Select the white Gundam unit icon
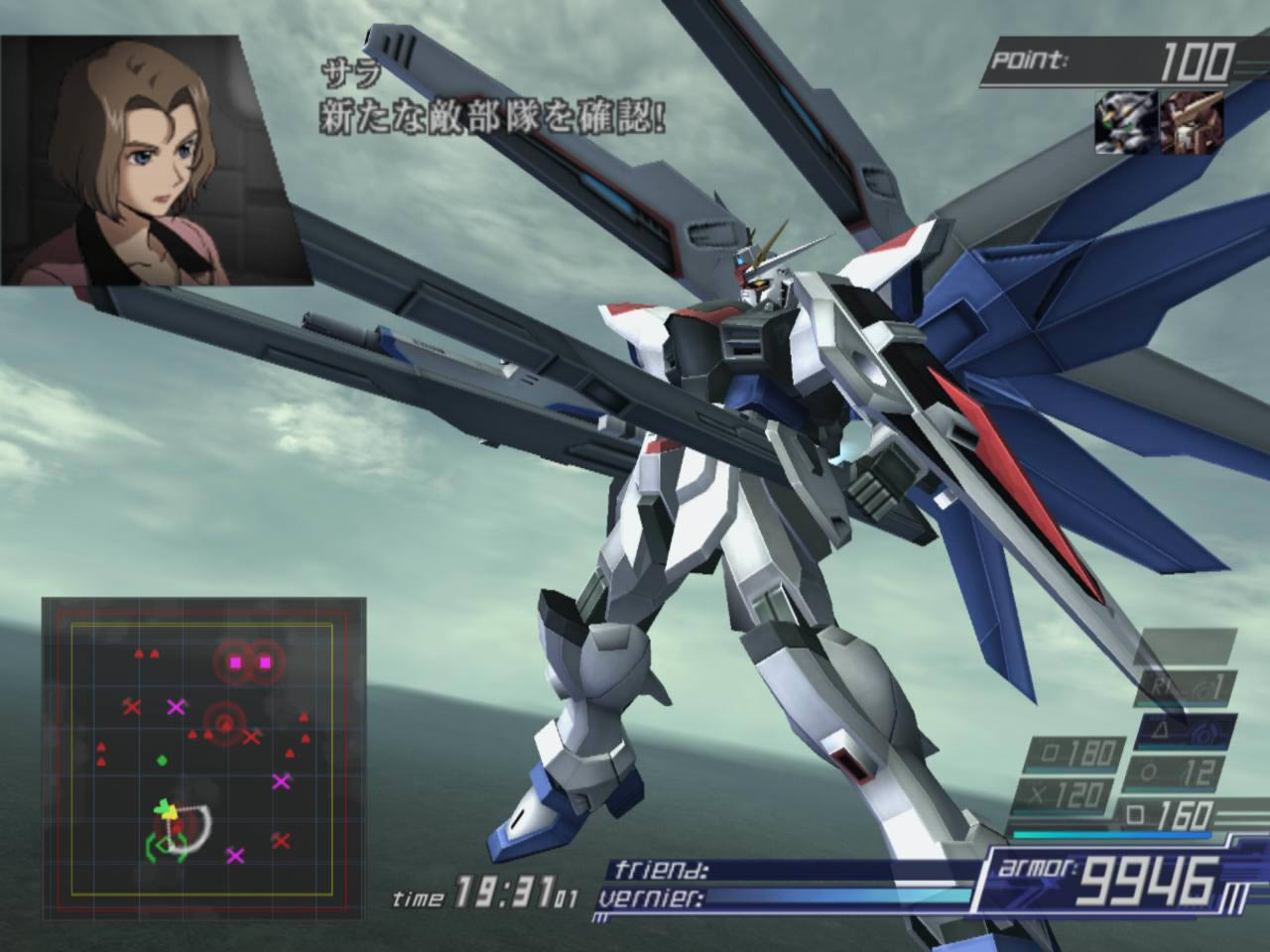Viewport: 1270px width, 952px height. (x=1125, y=121)
